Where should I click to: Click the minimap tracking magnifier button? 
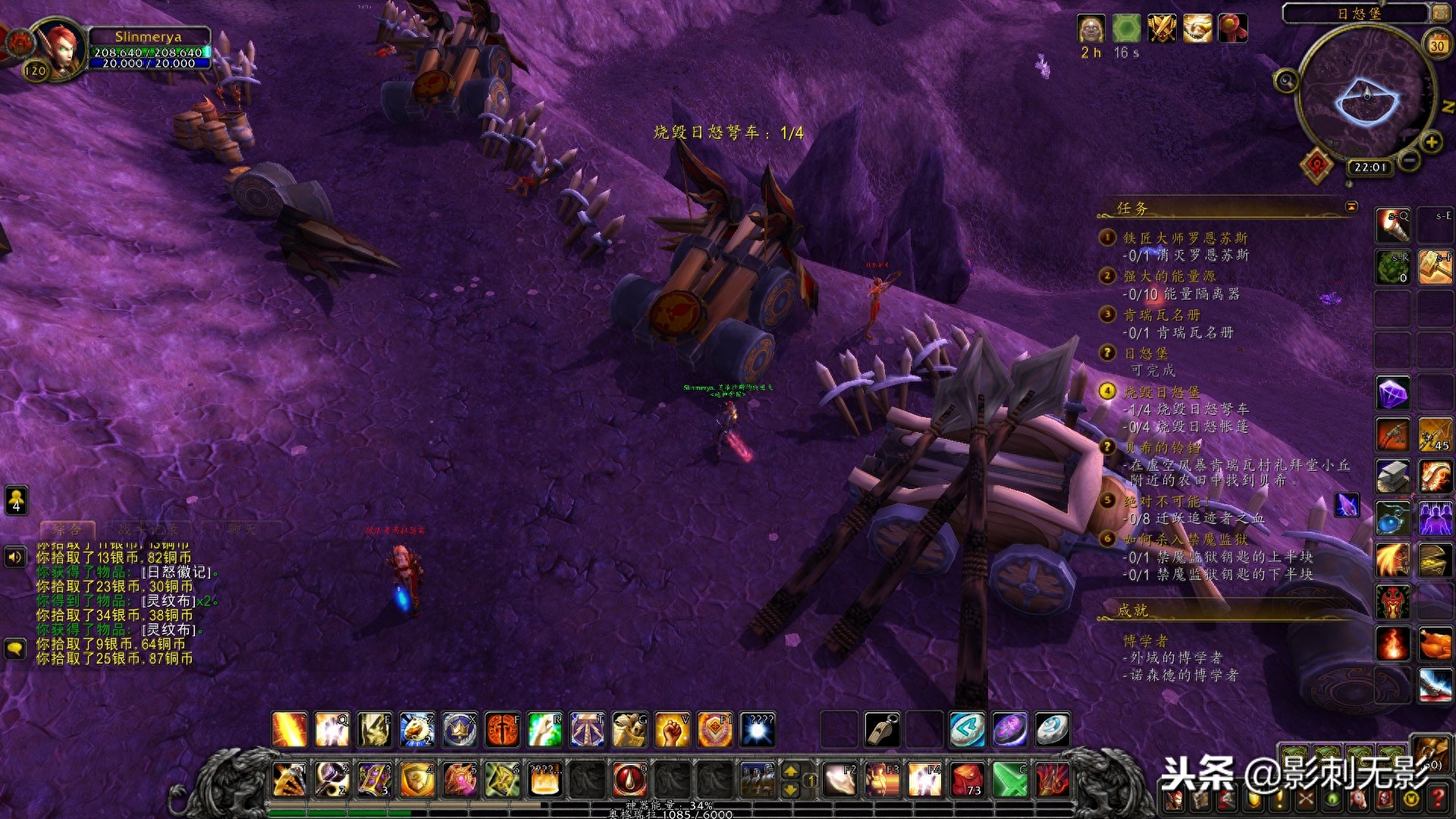(1285, 80)
